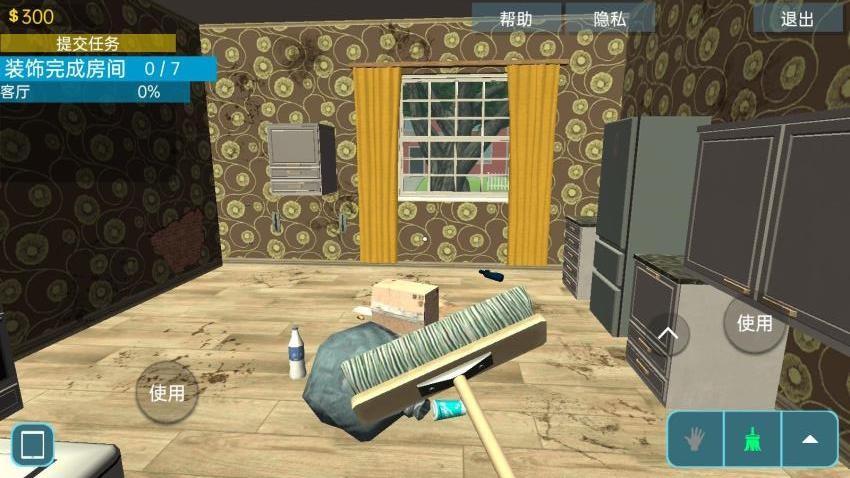Expand the tool list with the white arrow
The height and width of the screenshot is (478, 850).
[x=810, y=439]
